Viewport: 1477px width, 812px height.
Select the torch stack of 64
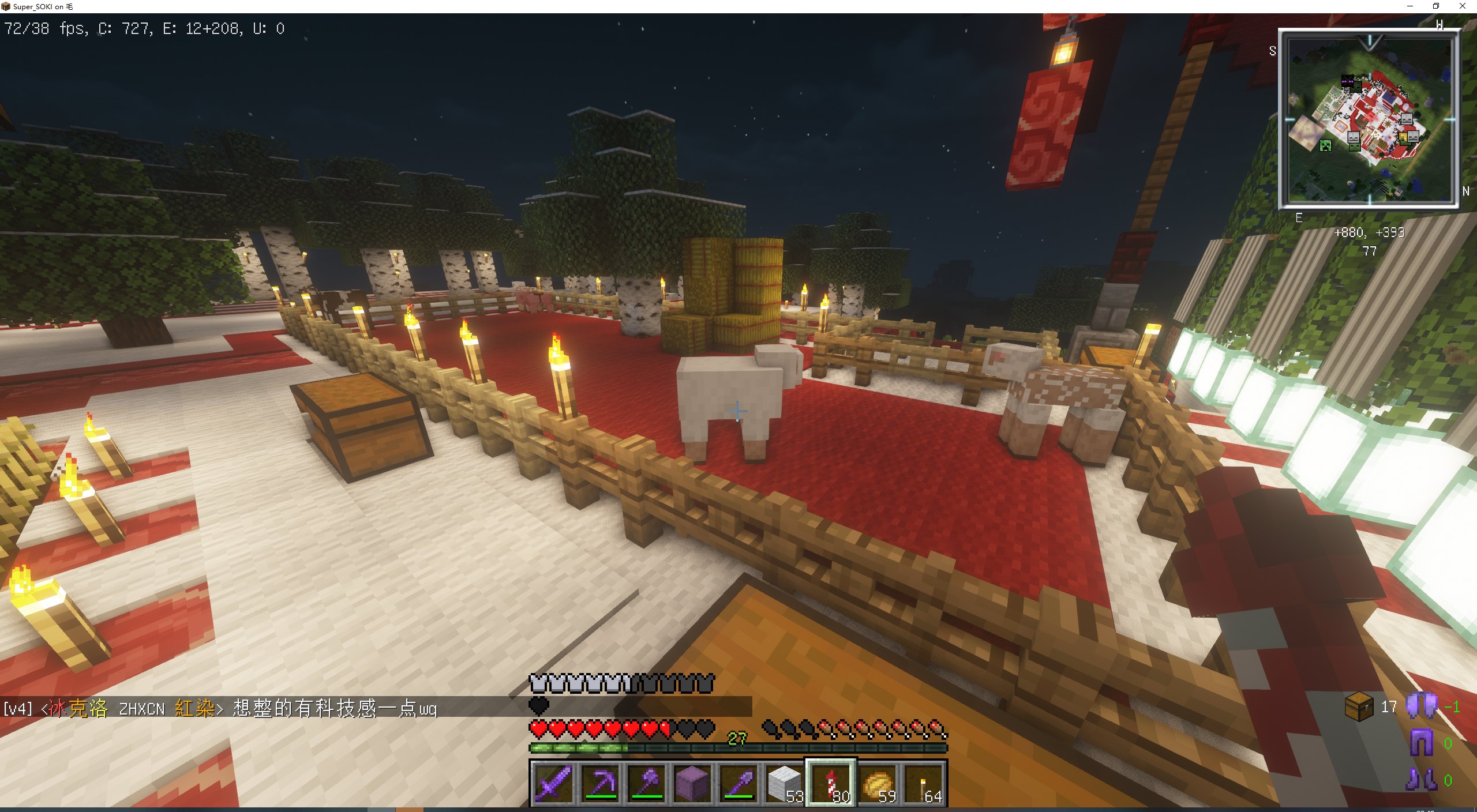[924, 783]
